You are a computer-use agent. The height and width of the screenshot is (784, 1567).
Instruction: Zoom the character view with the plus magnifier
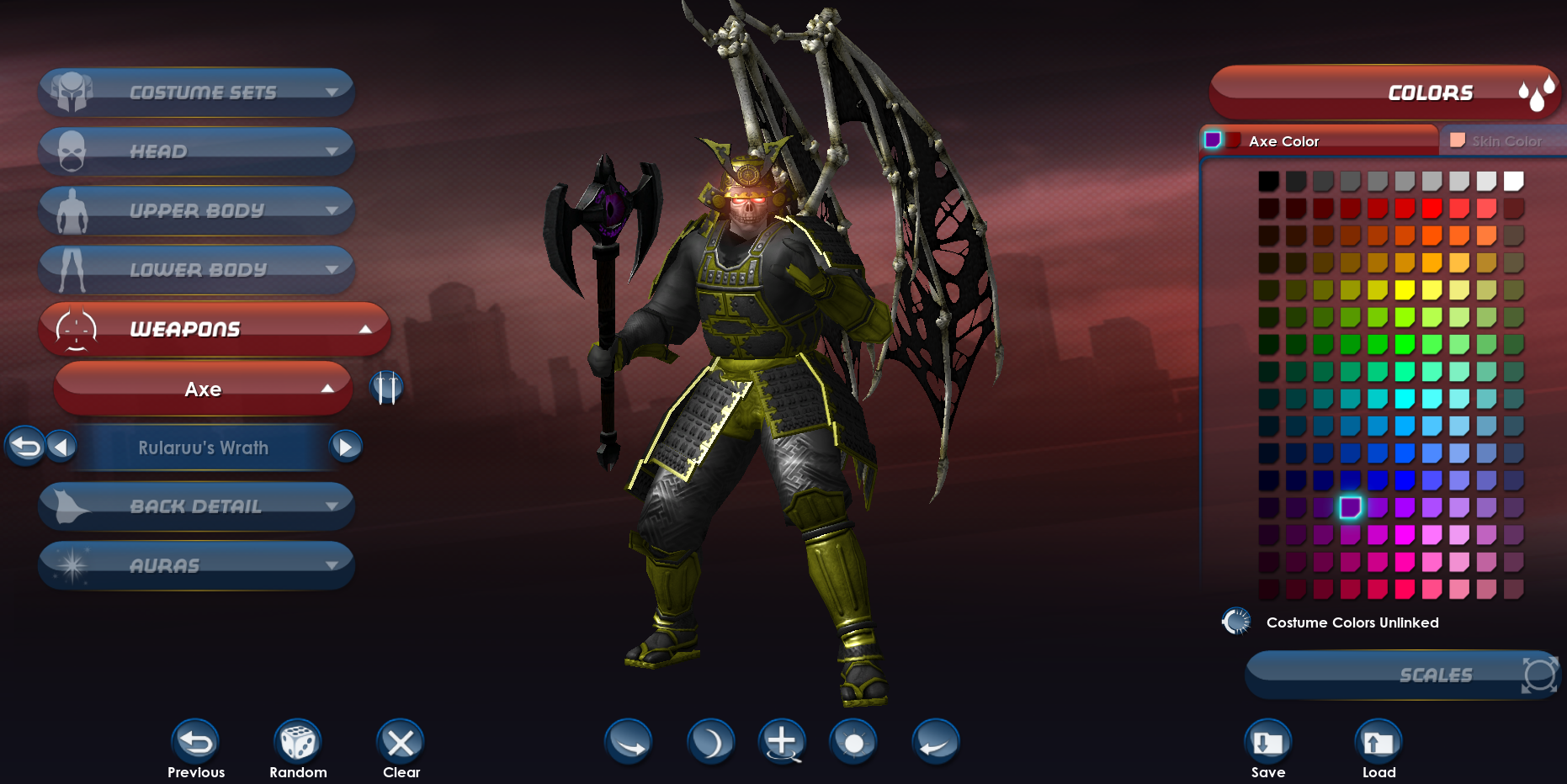(x=782, y=743)
